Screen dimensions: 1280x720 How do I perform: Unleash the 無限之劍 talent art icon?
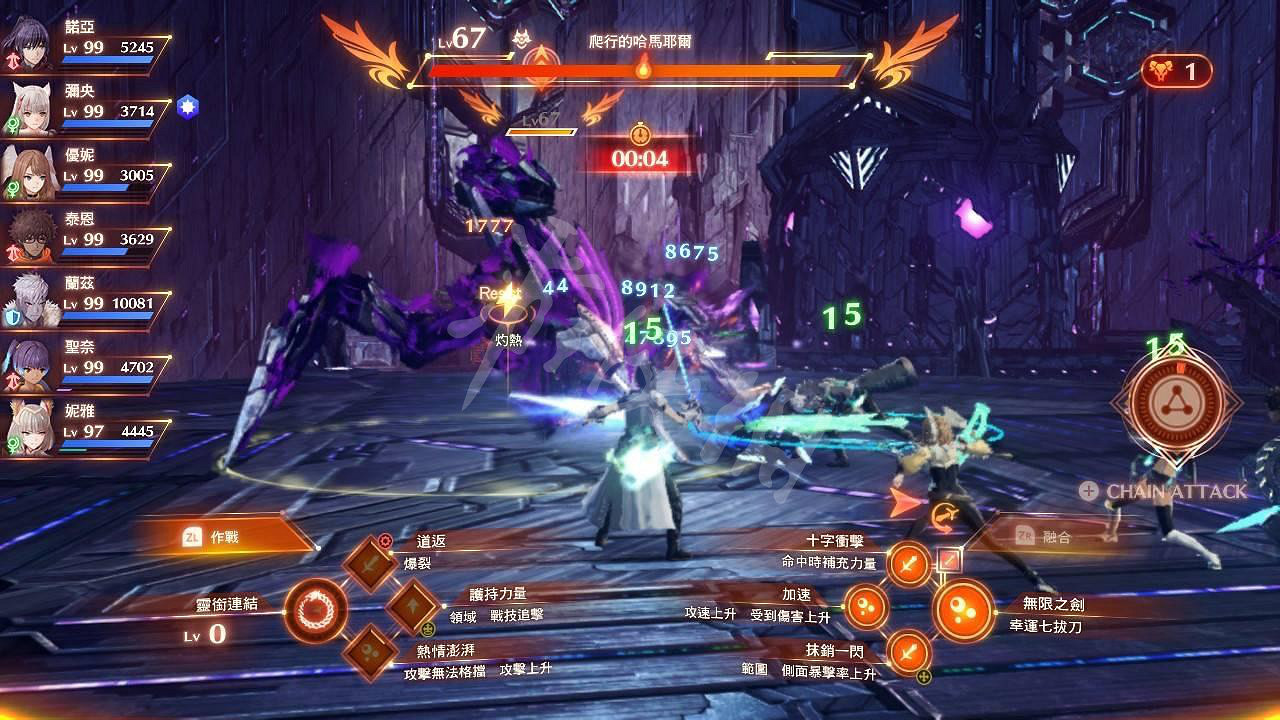pos(963,610)
